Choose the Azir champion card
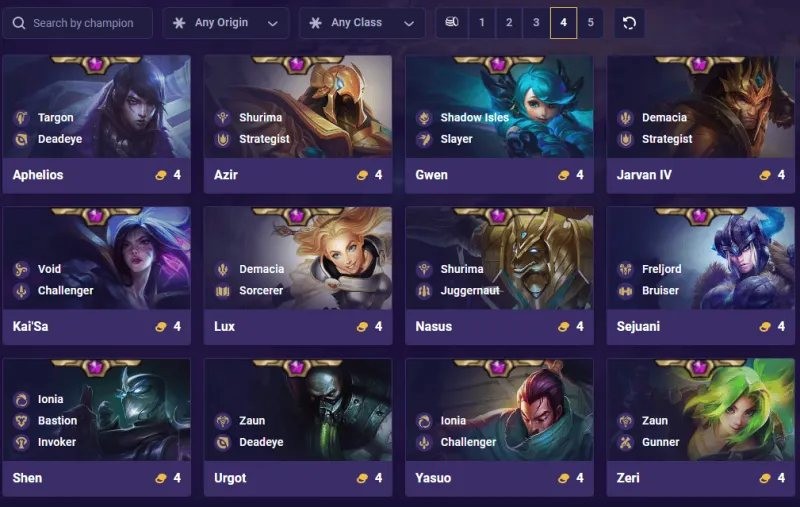Image resolution: width=800 pixels, height=507 pixels. coord(298,124)
